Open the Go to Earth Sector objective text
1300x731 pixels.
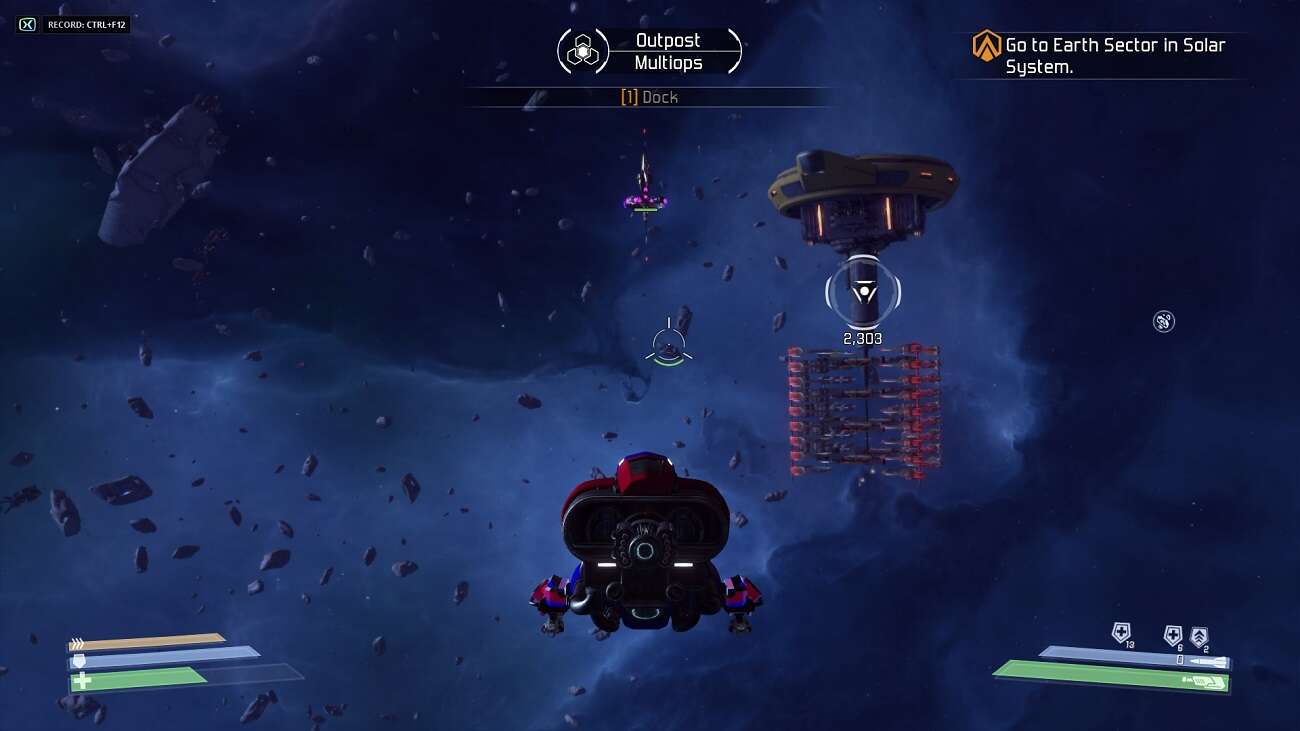coord(1113,54)
